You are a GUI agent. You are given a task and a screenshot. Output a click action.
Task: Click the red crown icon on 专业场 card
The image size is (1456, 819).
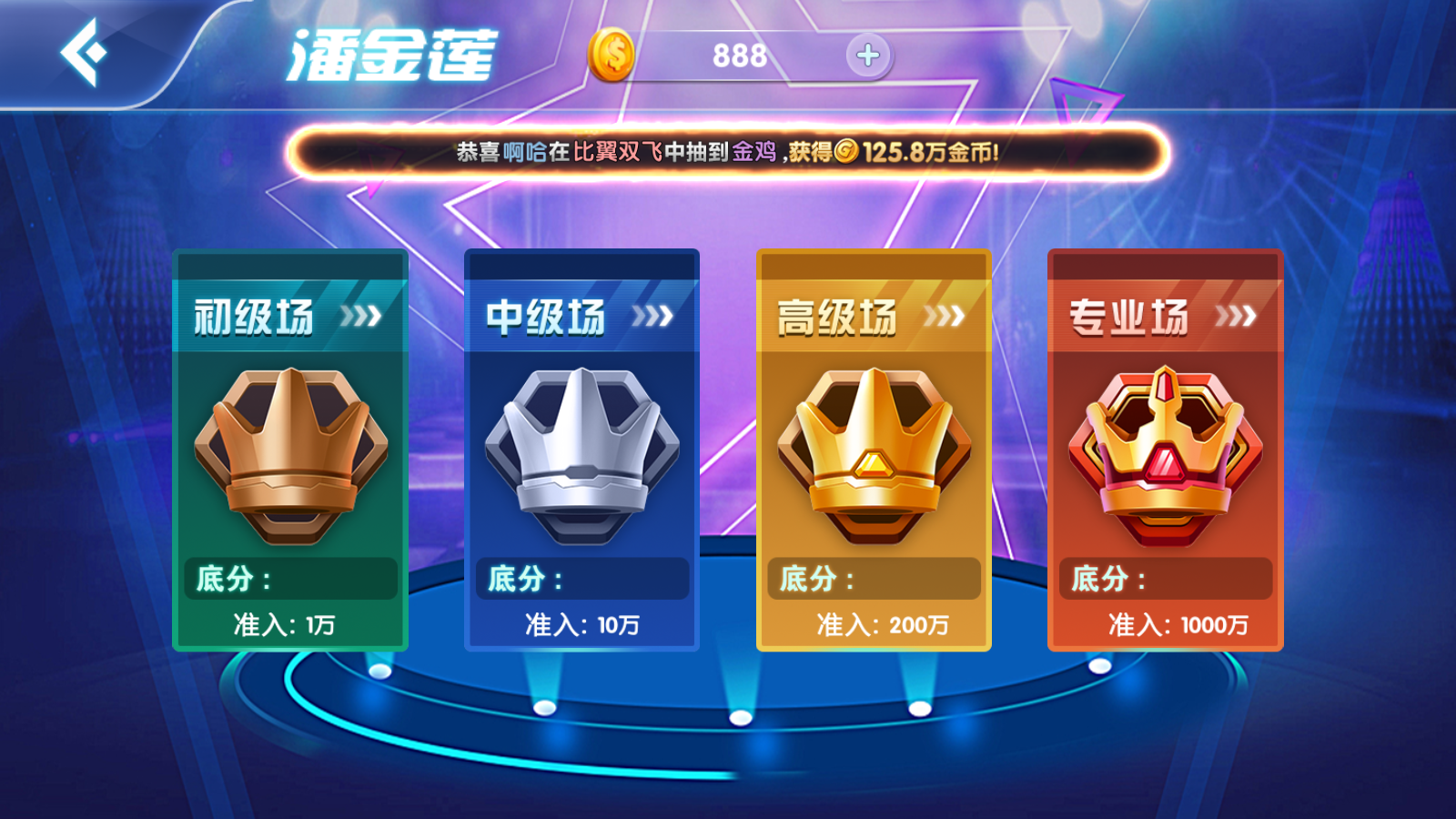(1165, 455)
